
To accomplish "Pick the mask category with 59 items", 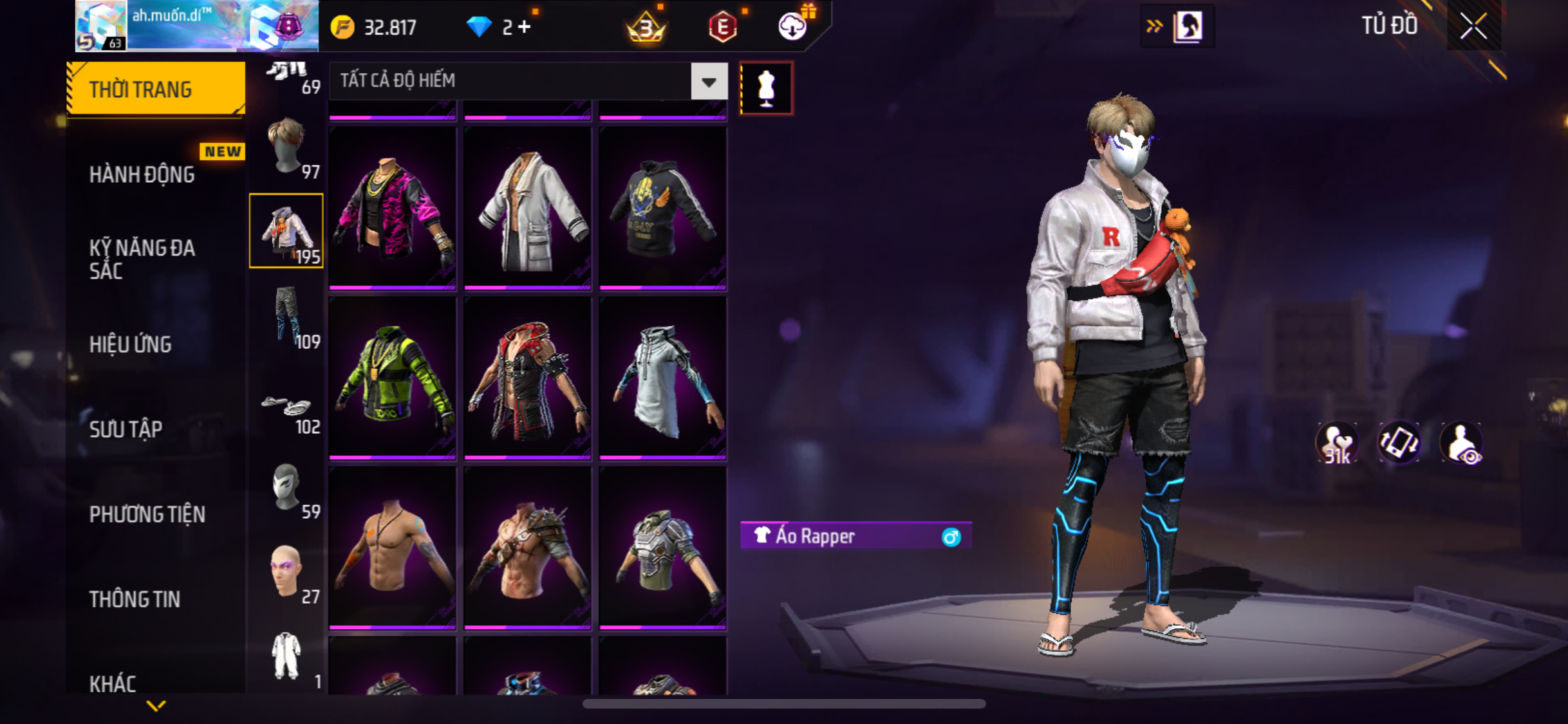I will [287, 488].
